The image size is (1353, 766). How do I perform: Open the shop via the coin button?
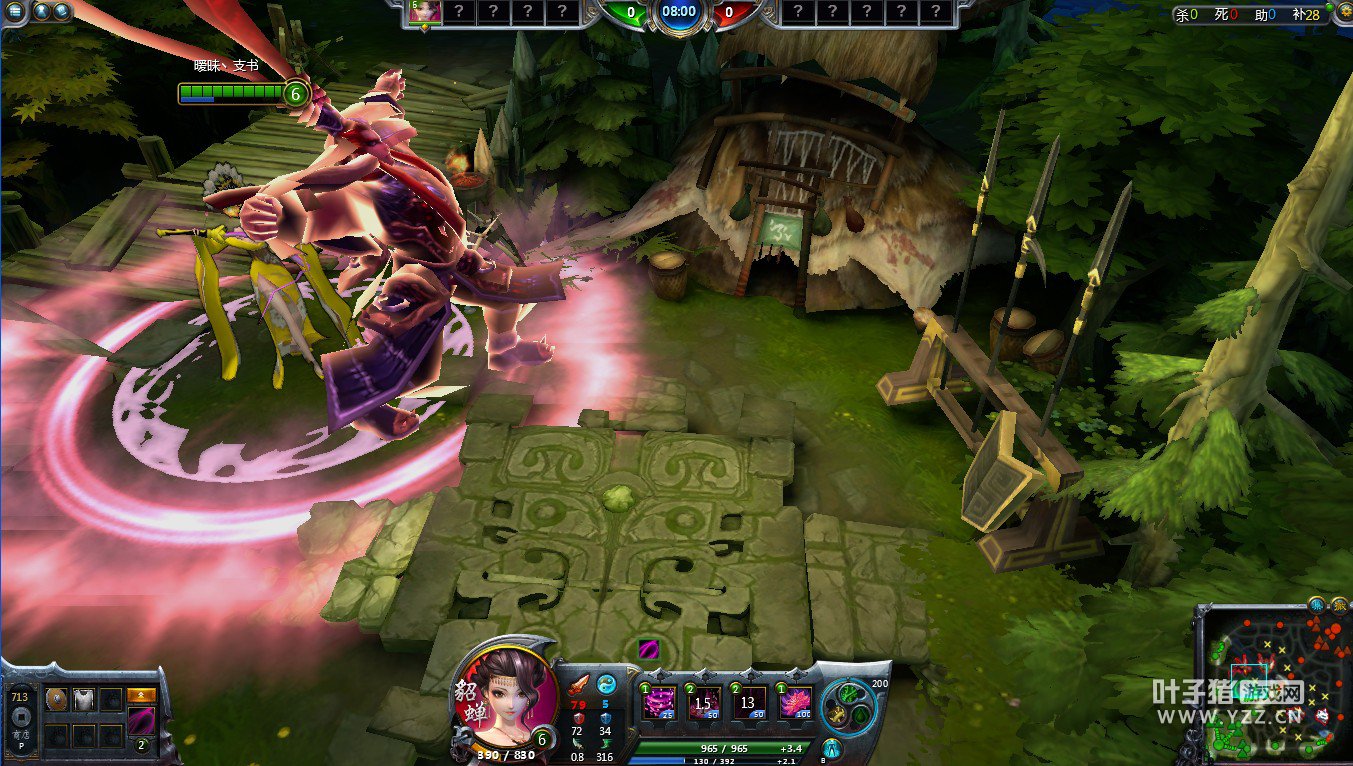[x=19, y=716]
